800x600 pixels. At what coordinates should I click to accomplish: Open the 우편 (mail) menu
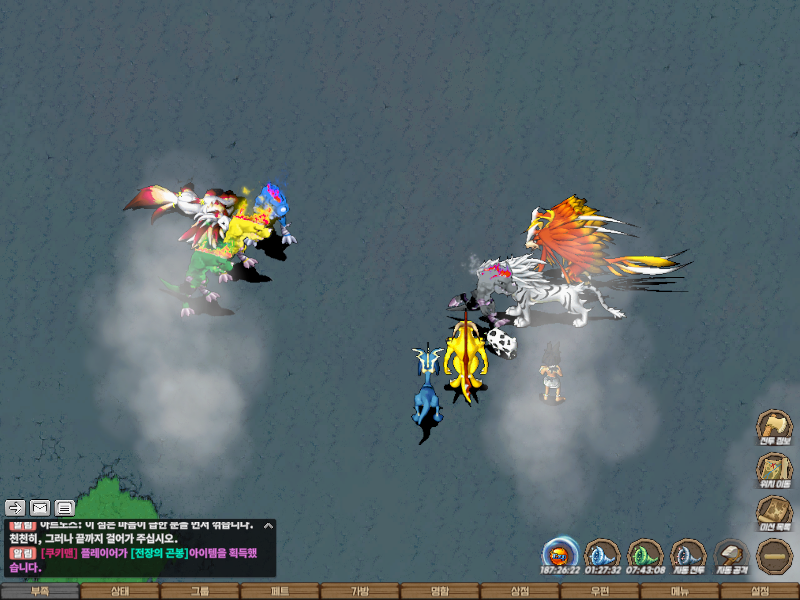[600, 591]
